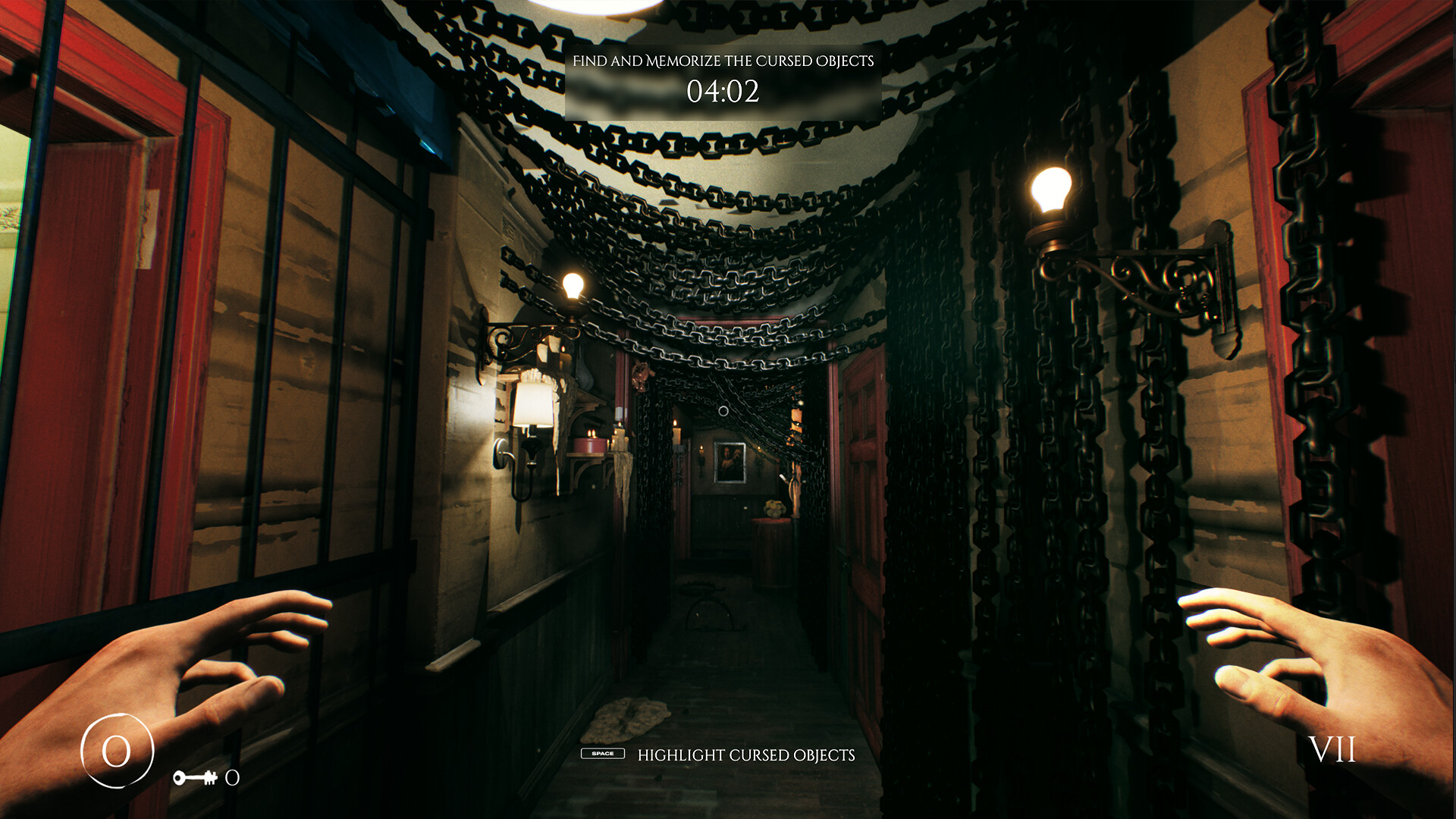Select the HIGHLIGHT CURSED OBJECTS label
Image resolution: width=1456 pixels, height=819 pixels.
pos(746,755)
